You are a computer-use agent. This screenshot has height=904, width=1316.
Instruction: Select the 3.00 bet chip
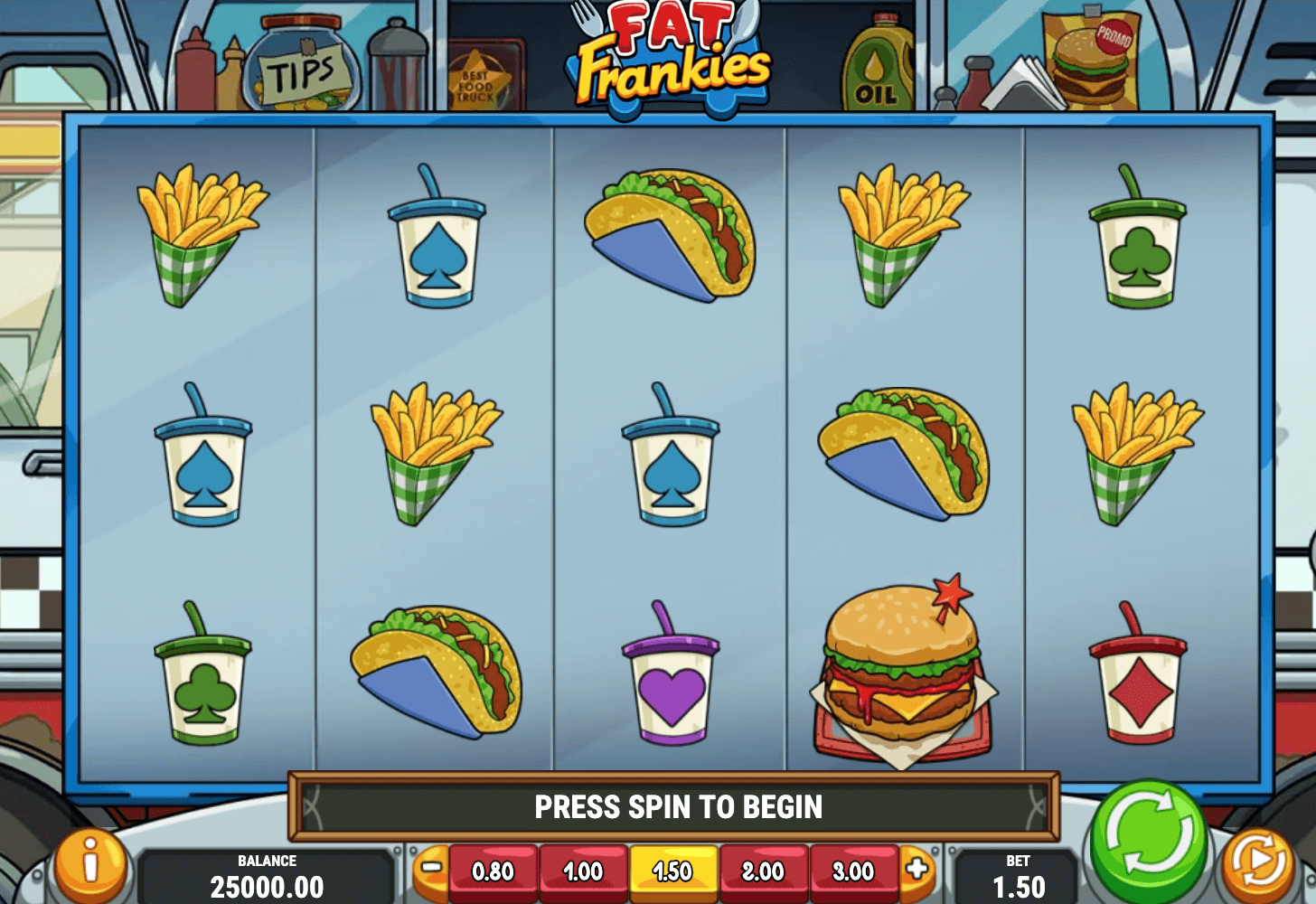pos(853,871)
